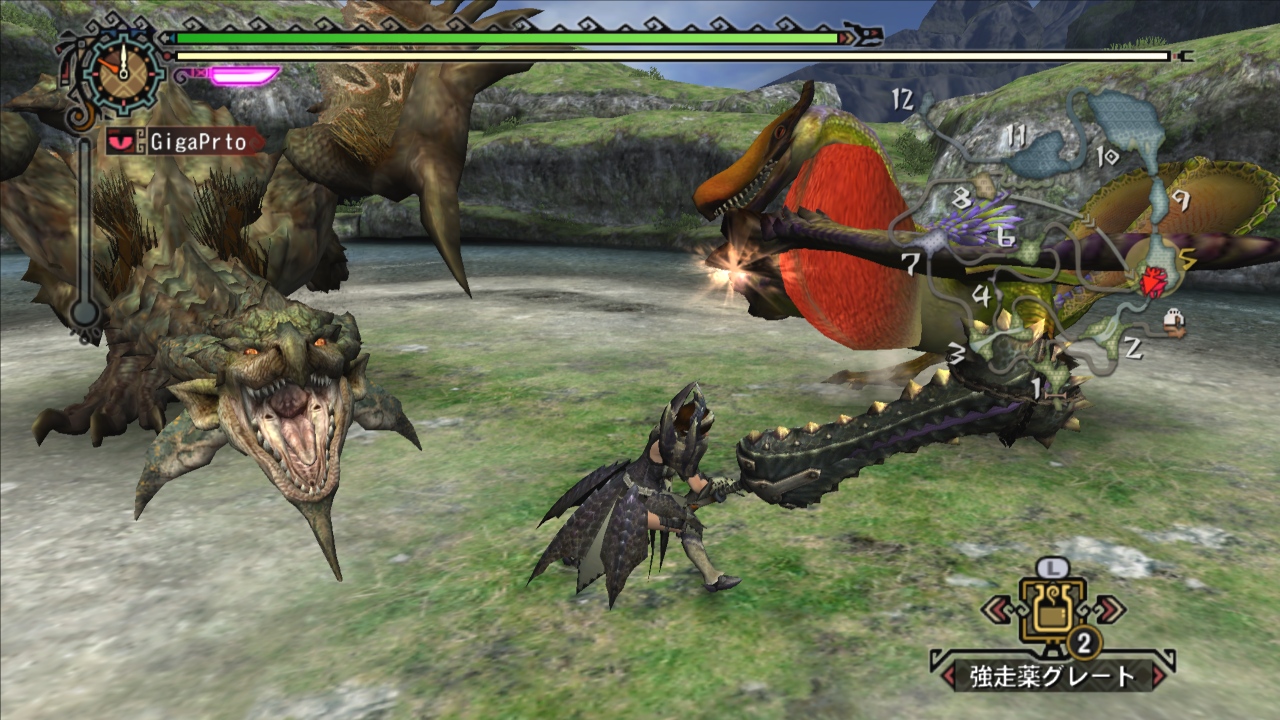Click area 6 on the minimap

1005,239
